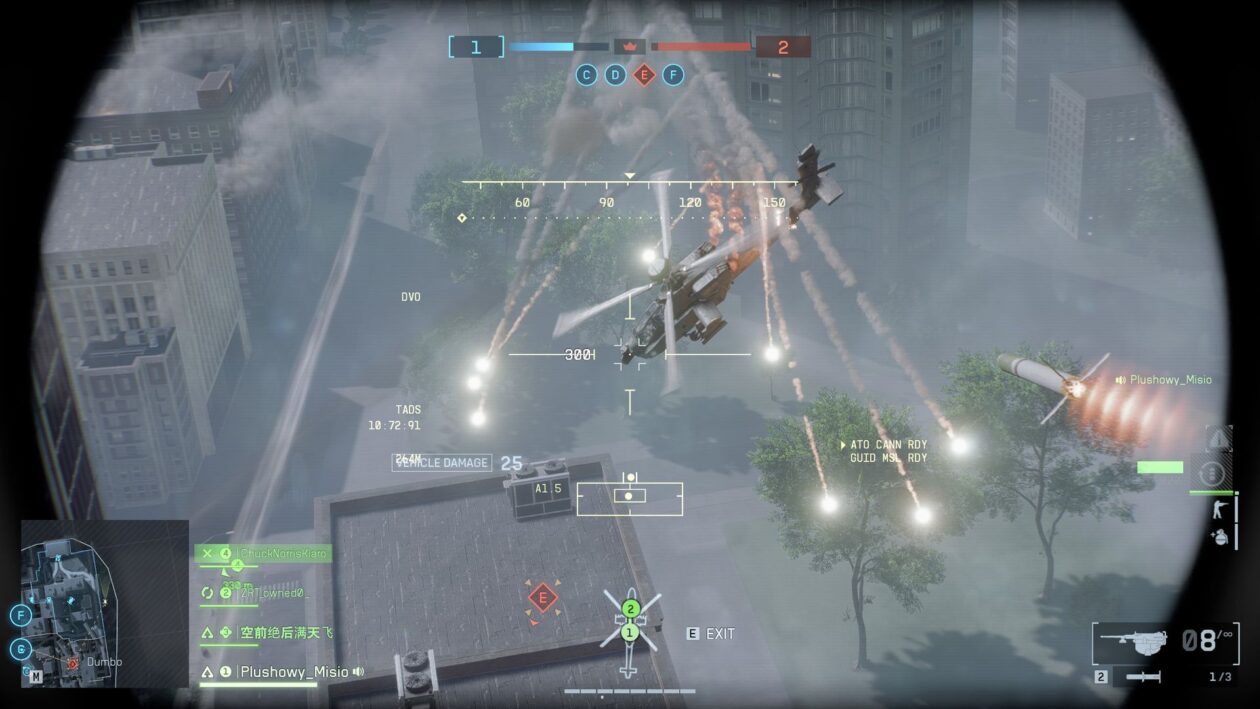Select the mounted cannon weapon slot
Screen dimensions: 1260x709
(x=1131, y=641)
